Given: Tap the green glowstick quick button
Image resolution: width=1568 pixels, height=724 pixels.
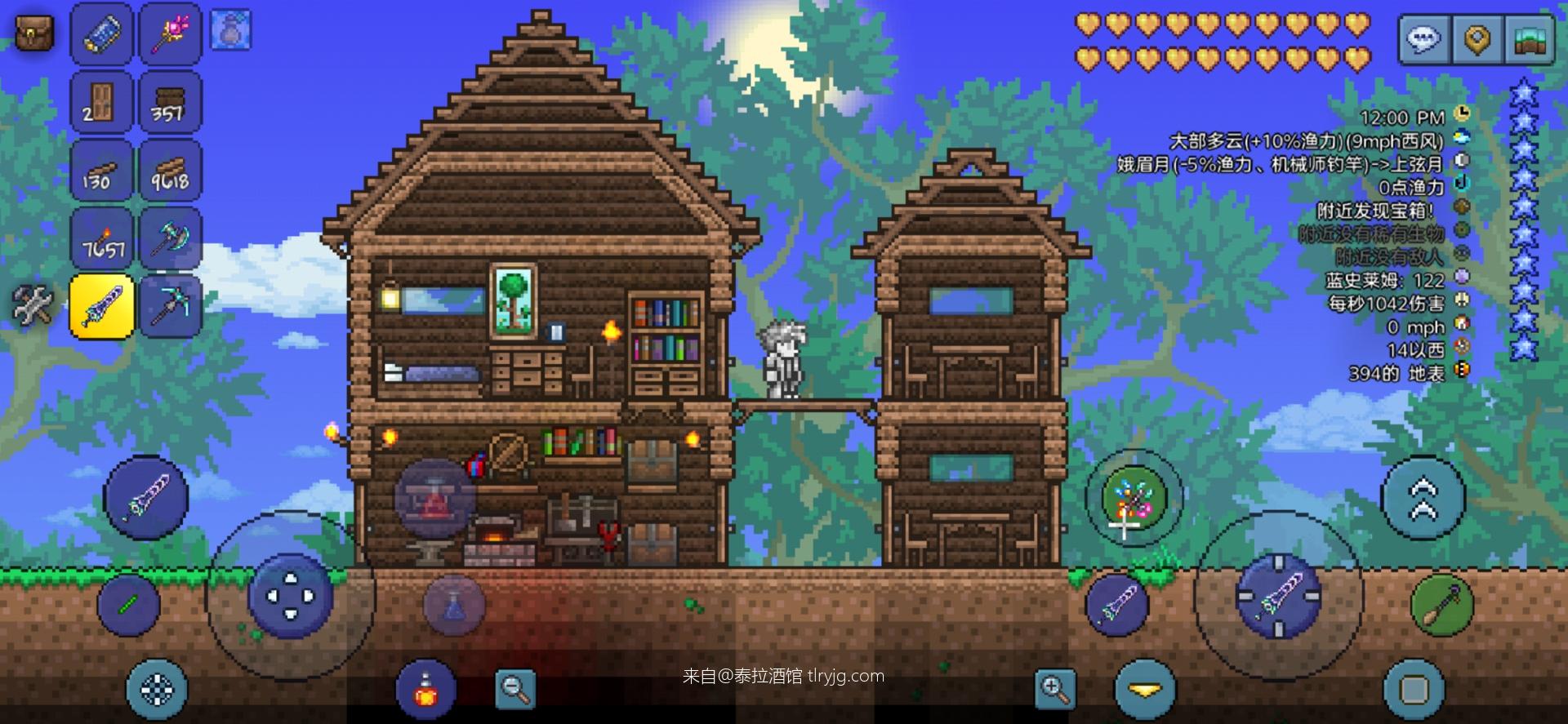Looking at the screenshot, I should [128, 605].
